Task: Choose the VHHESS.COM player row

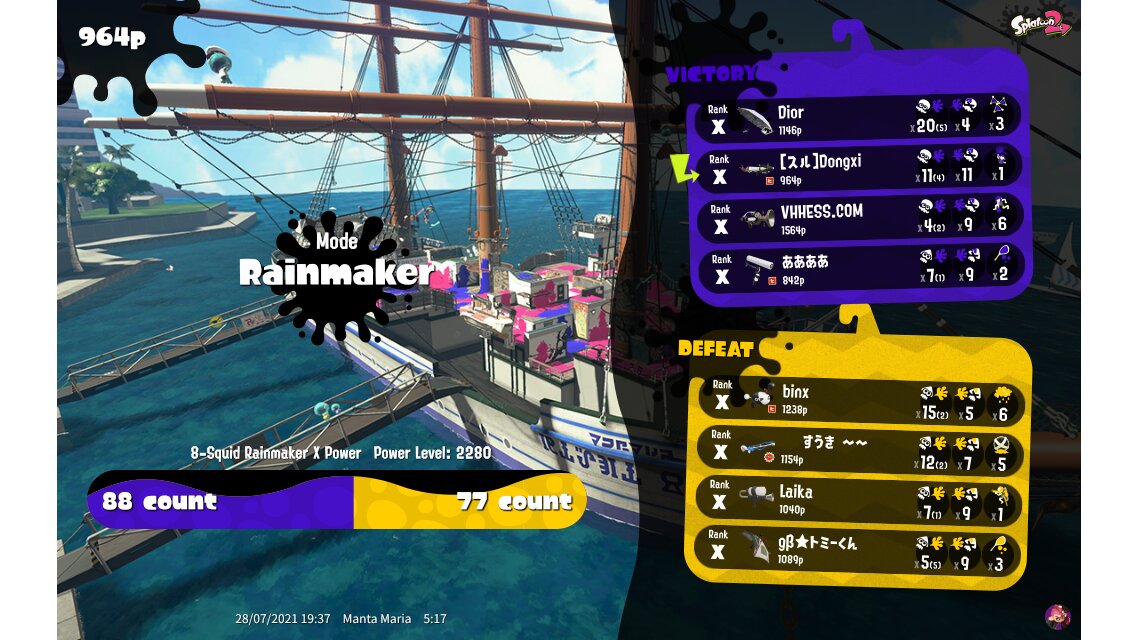Action: click(x=858, y=218)
